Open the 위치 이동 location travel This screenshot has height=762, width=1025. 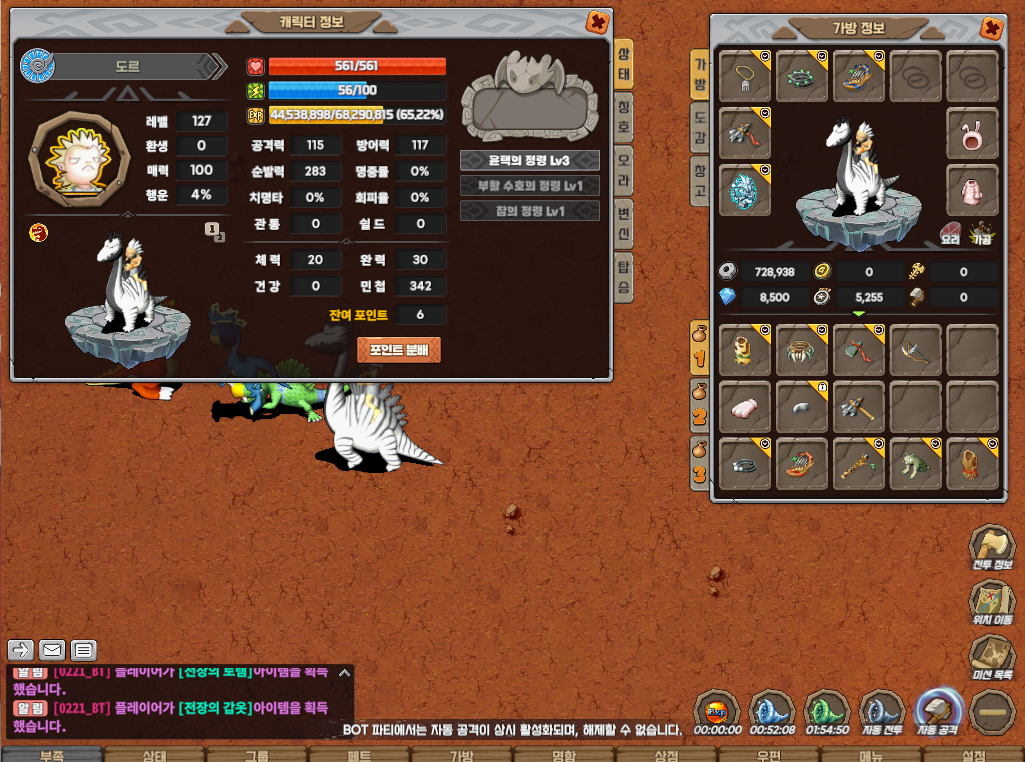(x=991, y=603)
